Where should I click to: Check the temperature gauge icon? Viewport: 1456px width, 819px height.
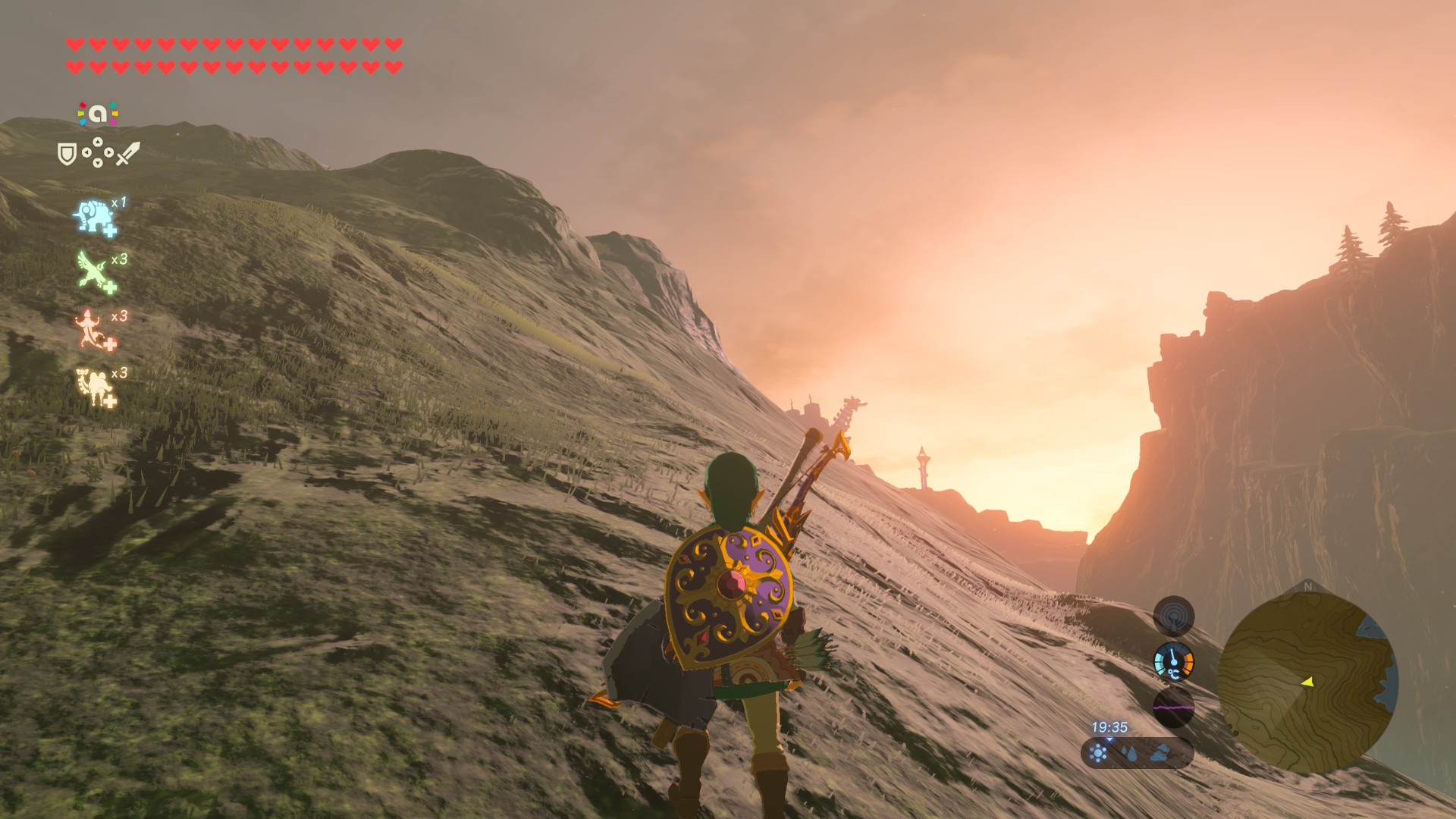[1173, 661]
